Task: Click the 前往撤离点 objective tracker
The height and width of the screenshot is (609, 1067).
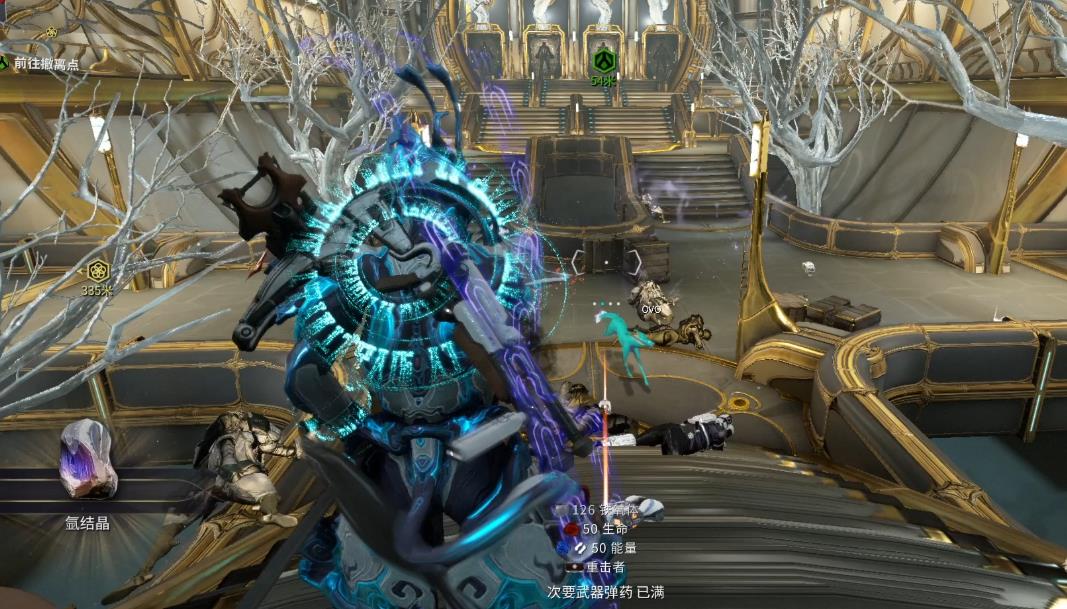Action: pyautogui.click(x=44, y=64)
